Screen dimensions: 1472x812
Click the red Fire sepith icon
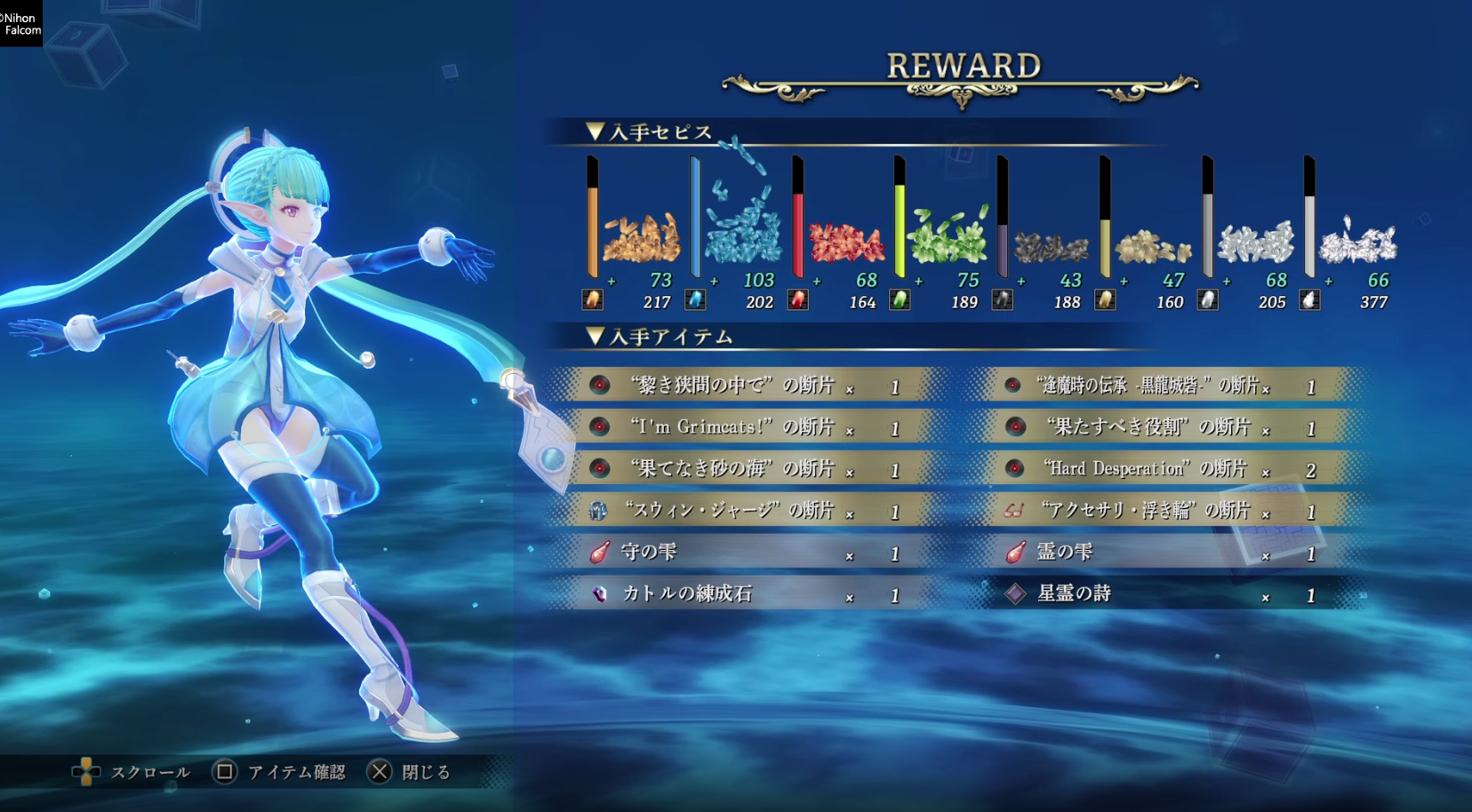(x=798, y=300)
